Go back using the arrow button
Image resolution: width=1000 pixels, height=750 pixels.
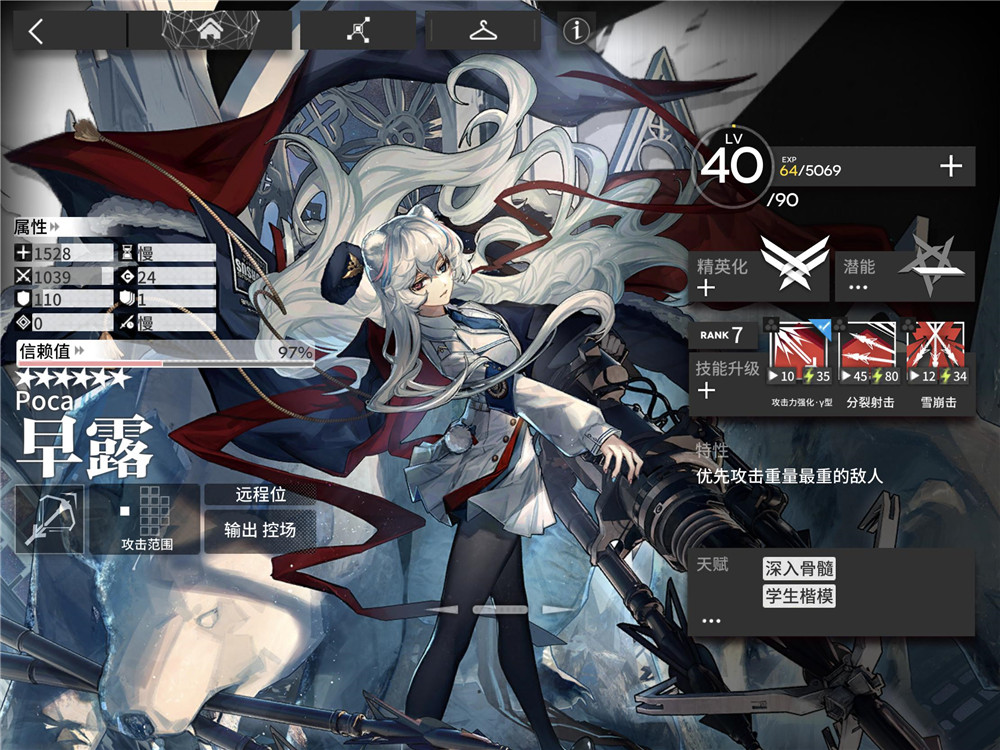[x=37, y=31]
